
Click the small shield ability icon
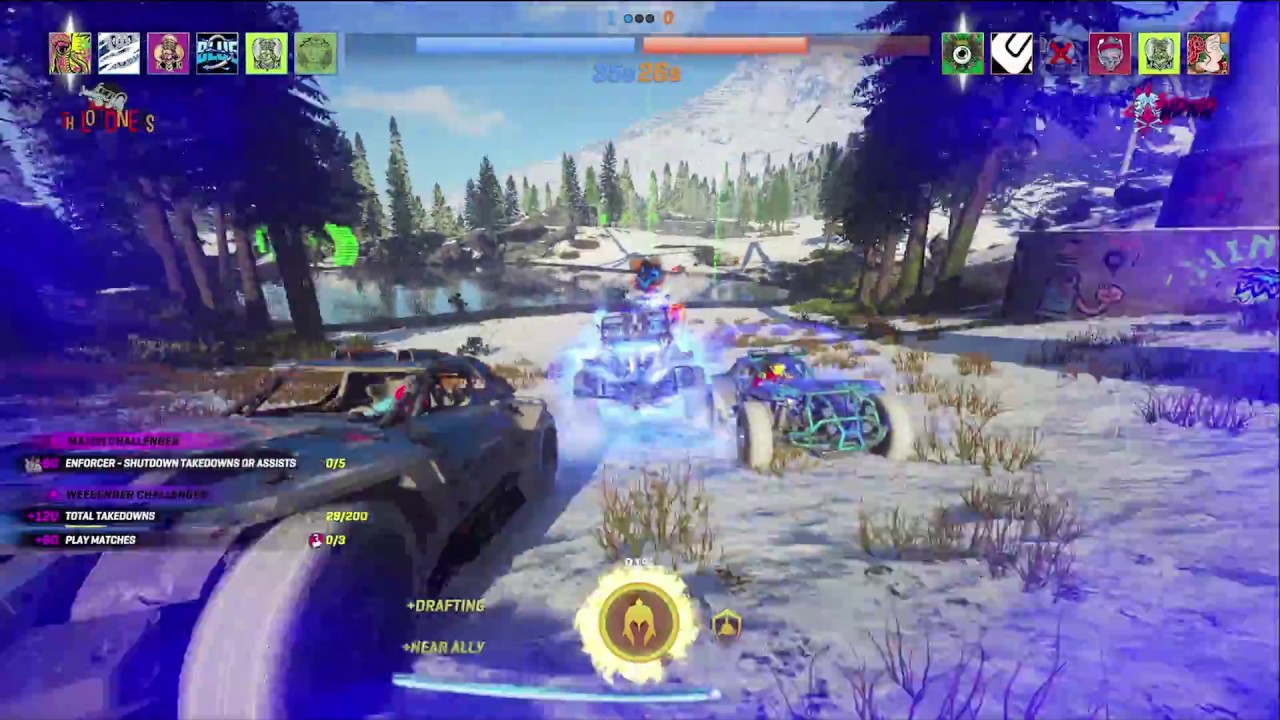point(727,624)
